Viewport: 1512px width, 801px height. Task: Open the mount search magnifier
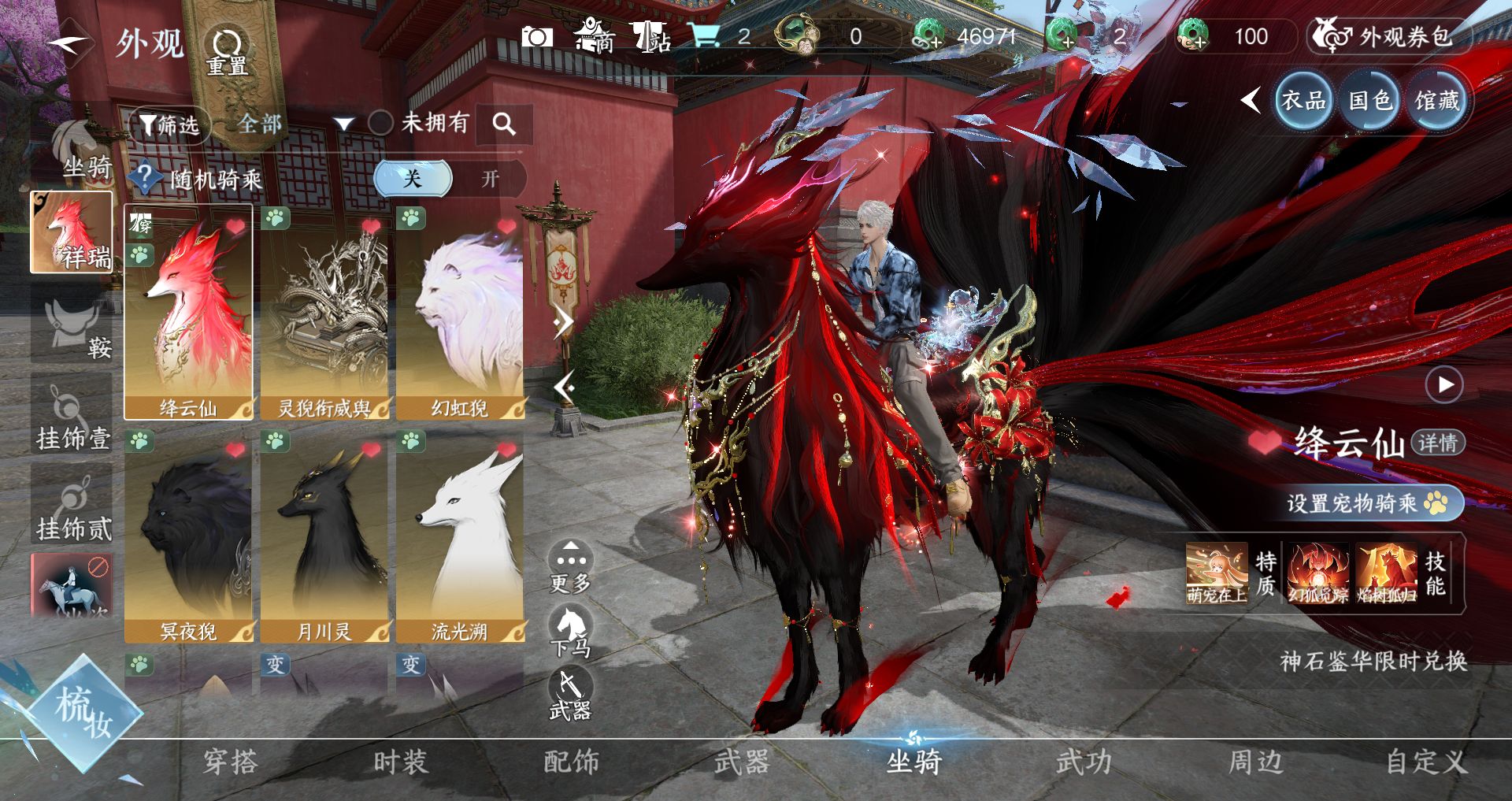[504, 124]
